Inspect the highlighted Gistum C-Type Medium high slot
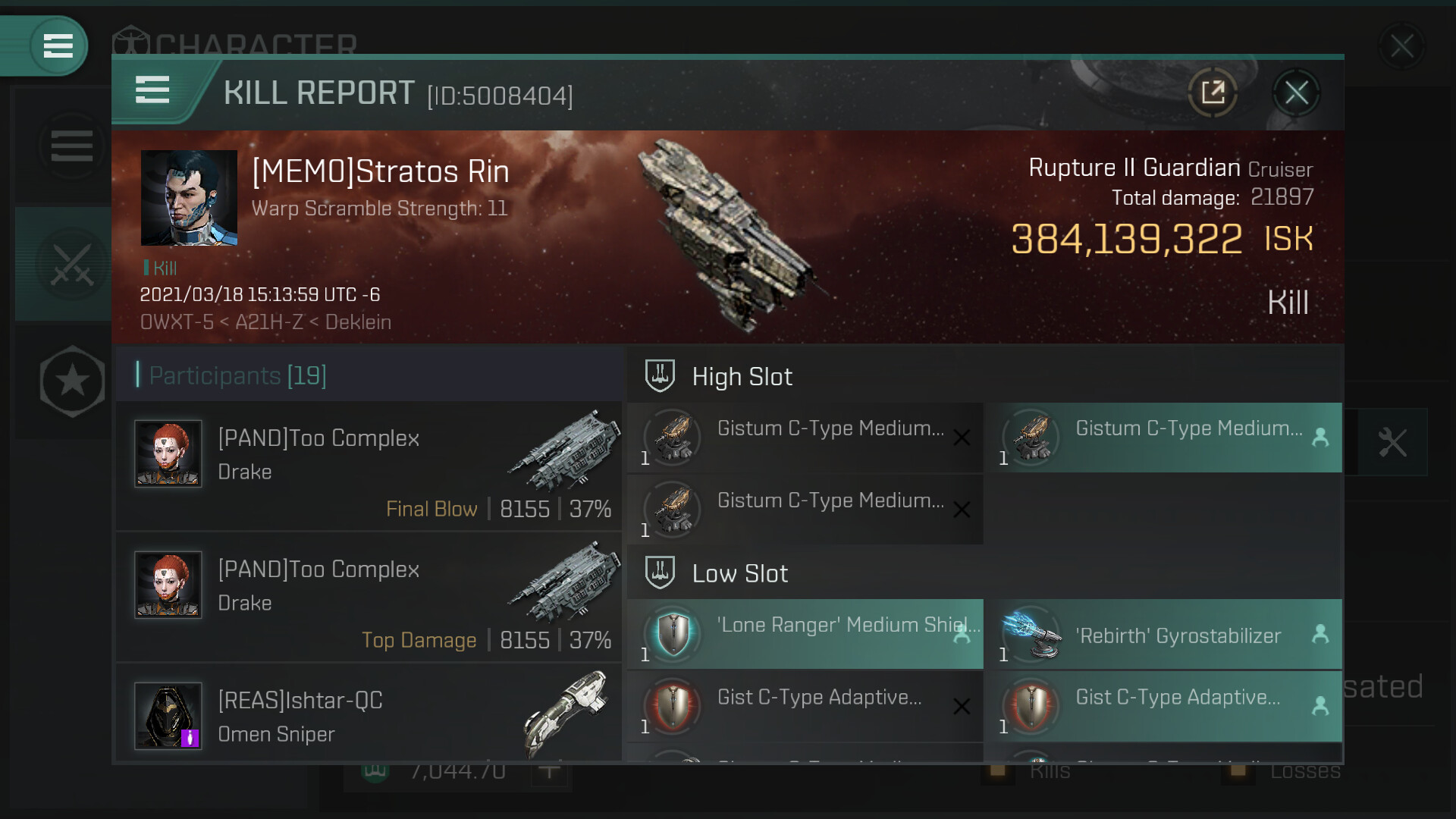Image resolution: width=1456 pixels, height=819 pixels. pos(1169,438)
